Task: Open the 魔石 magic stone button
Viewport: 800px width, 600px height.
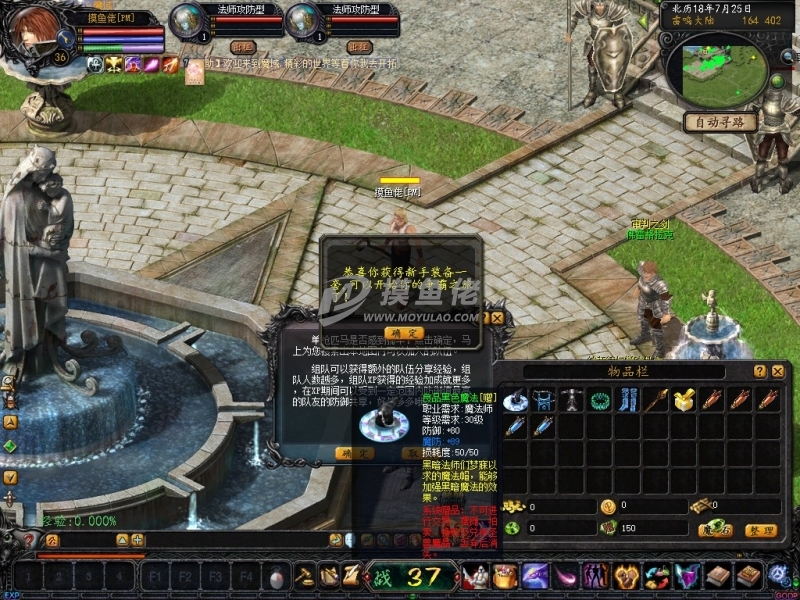Action: [714, 529]
